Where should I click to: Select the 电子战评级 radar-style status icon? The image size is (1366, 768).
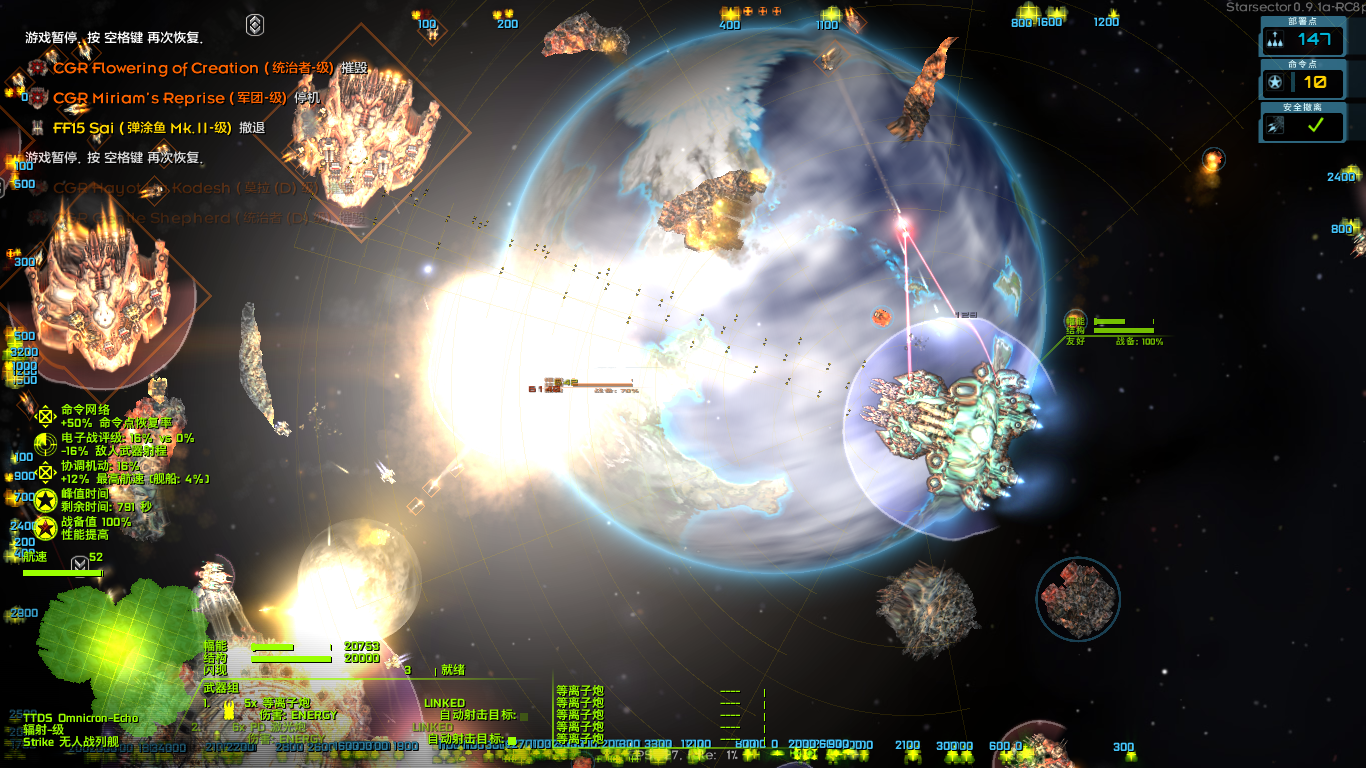[45, 444]
